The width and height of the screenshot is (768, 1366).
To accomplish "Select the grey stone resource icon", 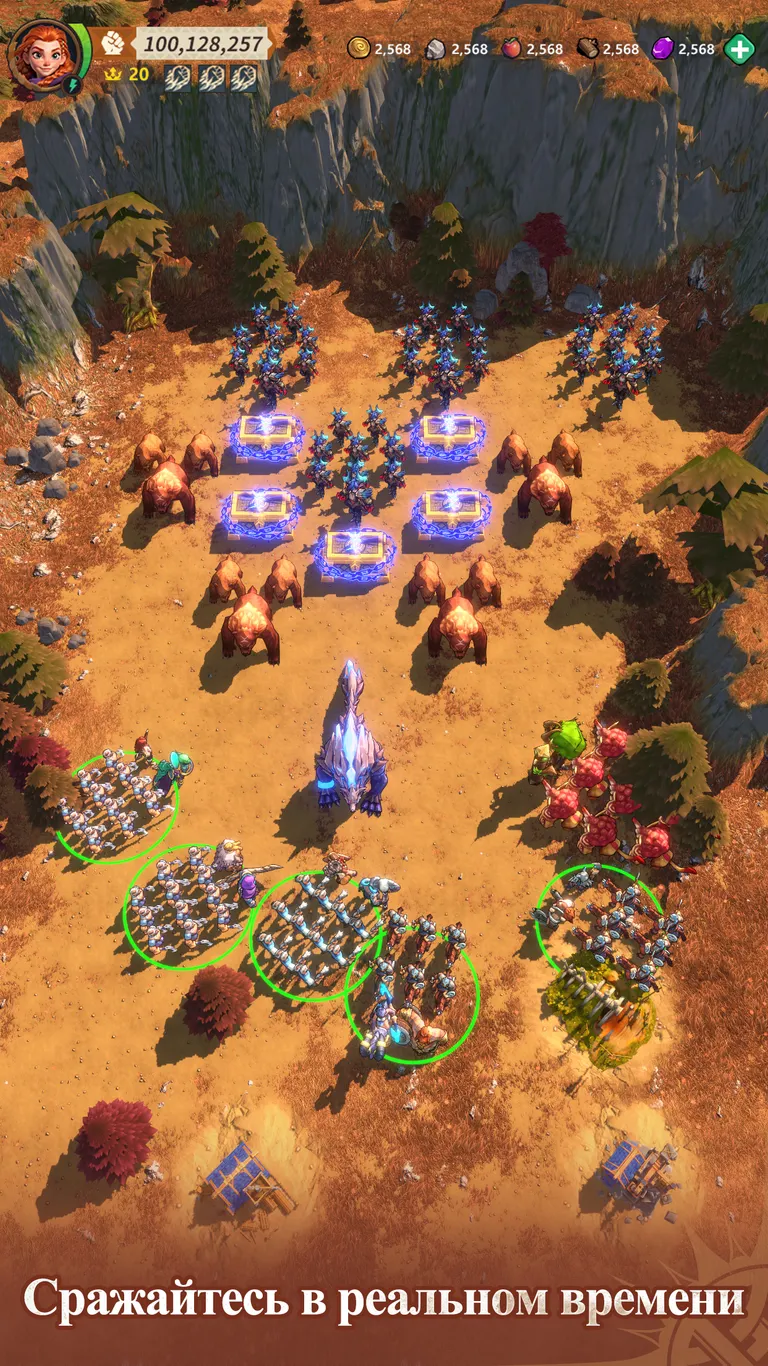I will click(x=436, y=48).
